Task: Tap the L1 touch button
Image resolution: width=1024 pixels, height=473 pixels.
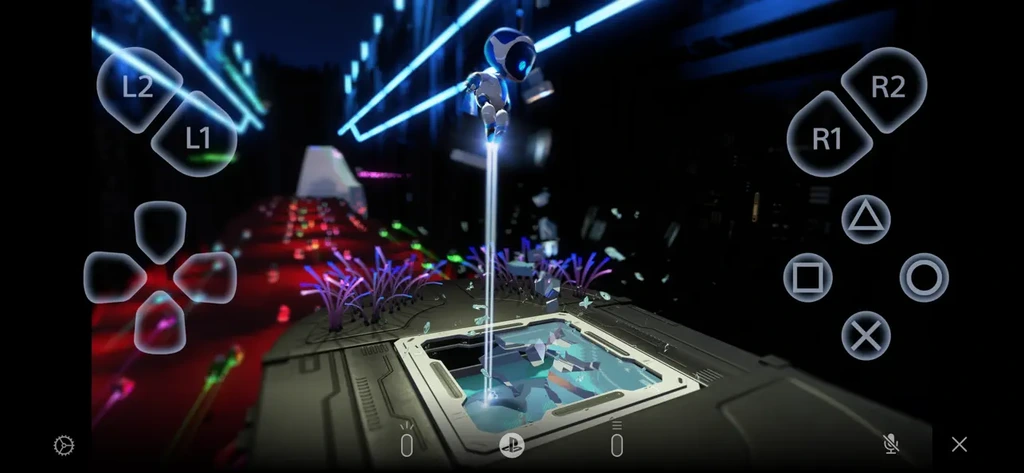Action: point(197,138)
